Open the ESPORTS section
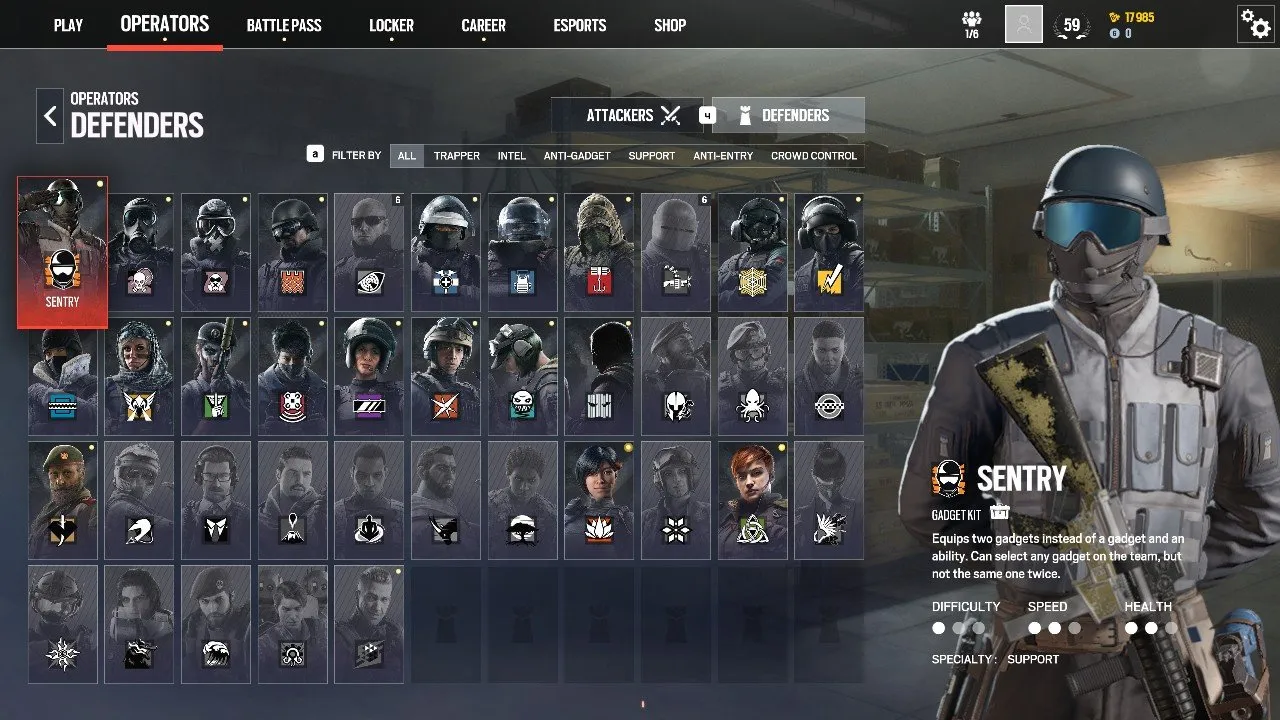This screenshot has height=720, width=1280. coord(579,26)
